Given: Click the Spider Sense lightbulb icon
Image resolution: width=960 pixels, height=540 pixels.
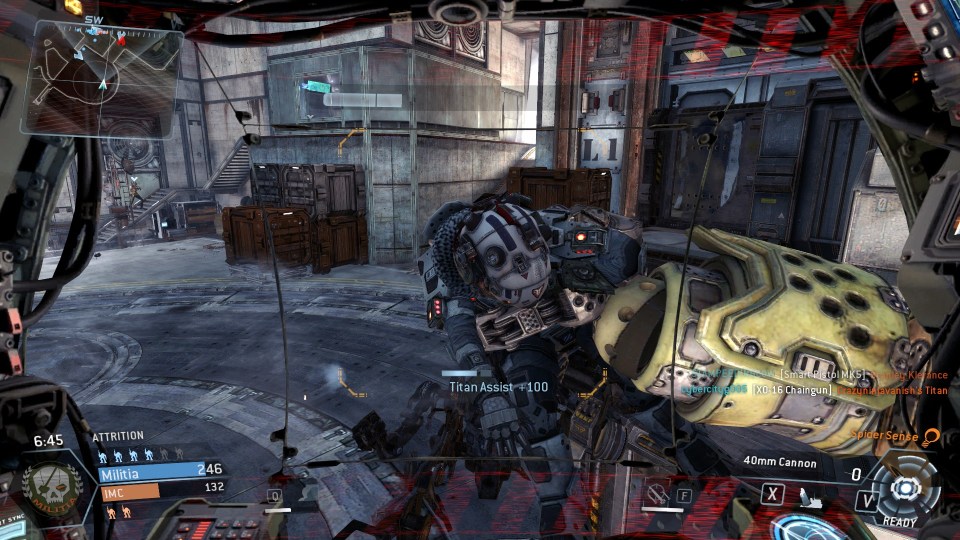Looking at the screenshot, I should point(932,437).
